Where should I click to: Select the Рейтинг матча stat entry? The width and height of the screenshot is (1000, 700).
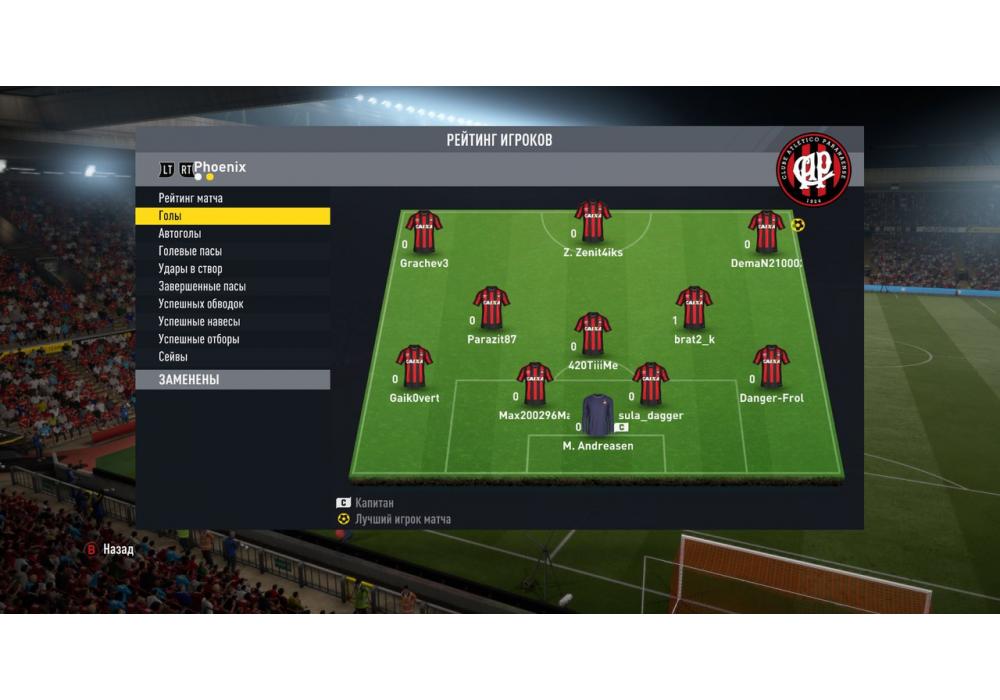pyautogui.click(x=191, y=198)
